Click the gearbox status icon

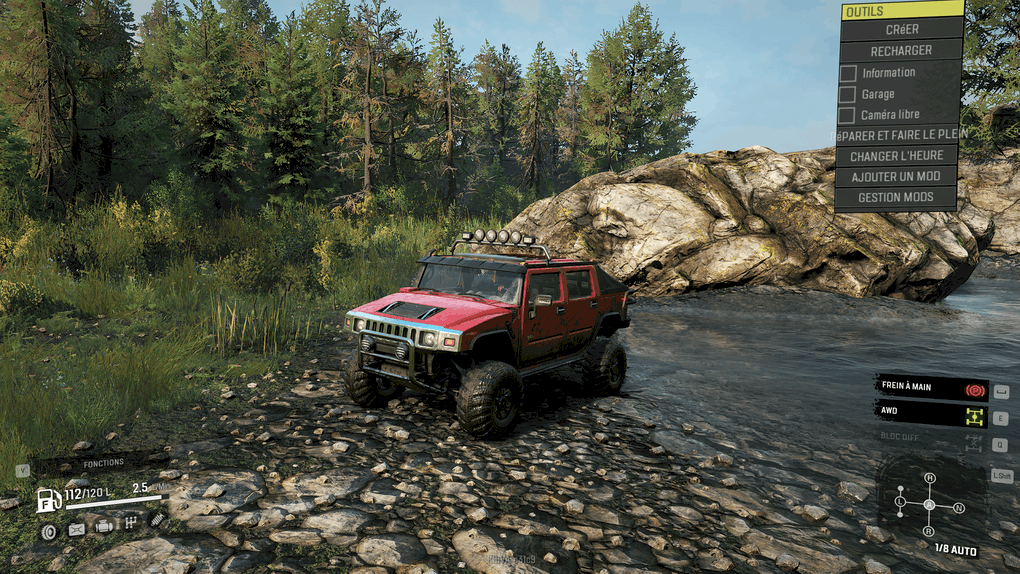pos(130,522)
